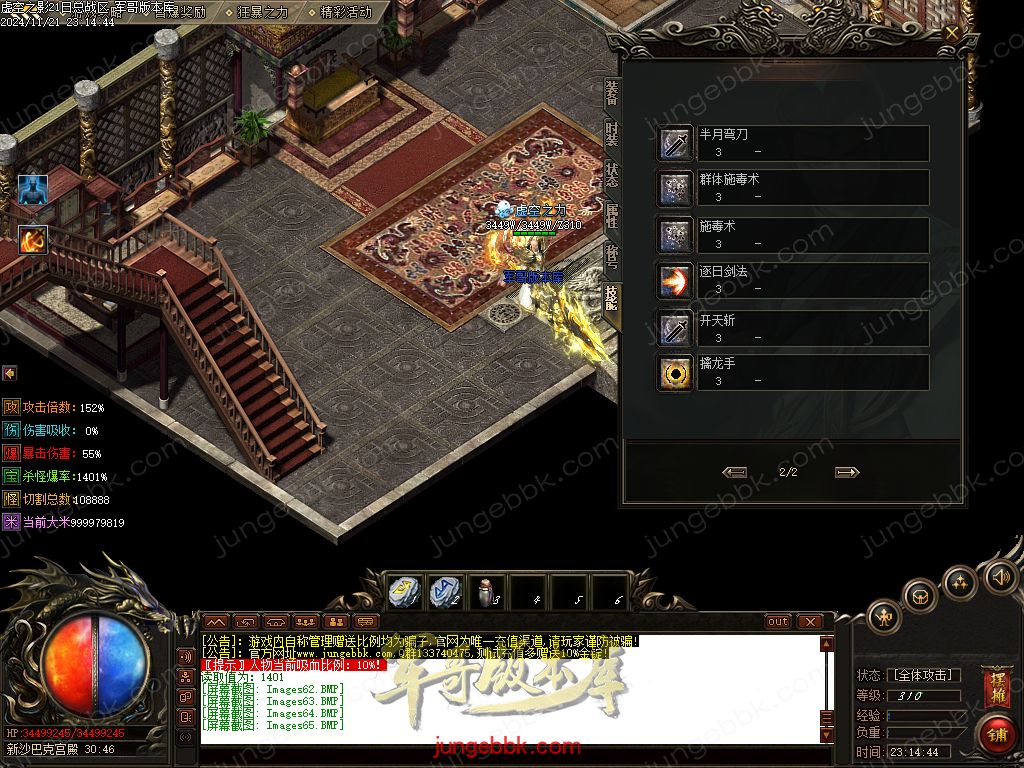Click the 全体攻击 attack mode label
The width and height of the screenshot is (1024, 768).
click(x=924, y=676)
